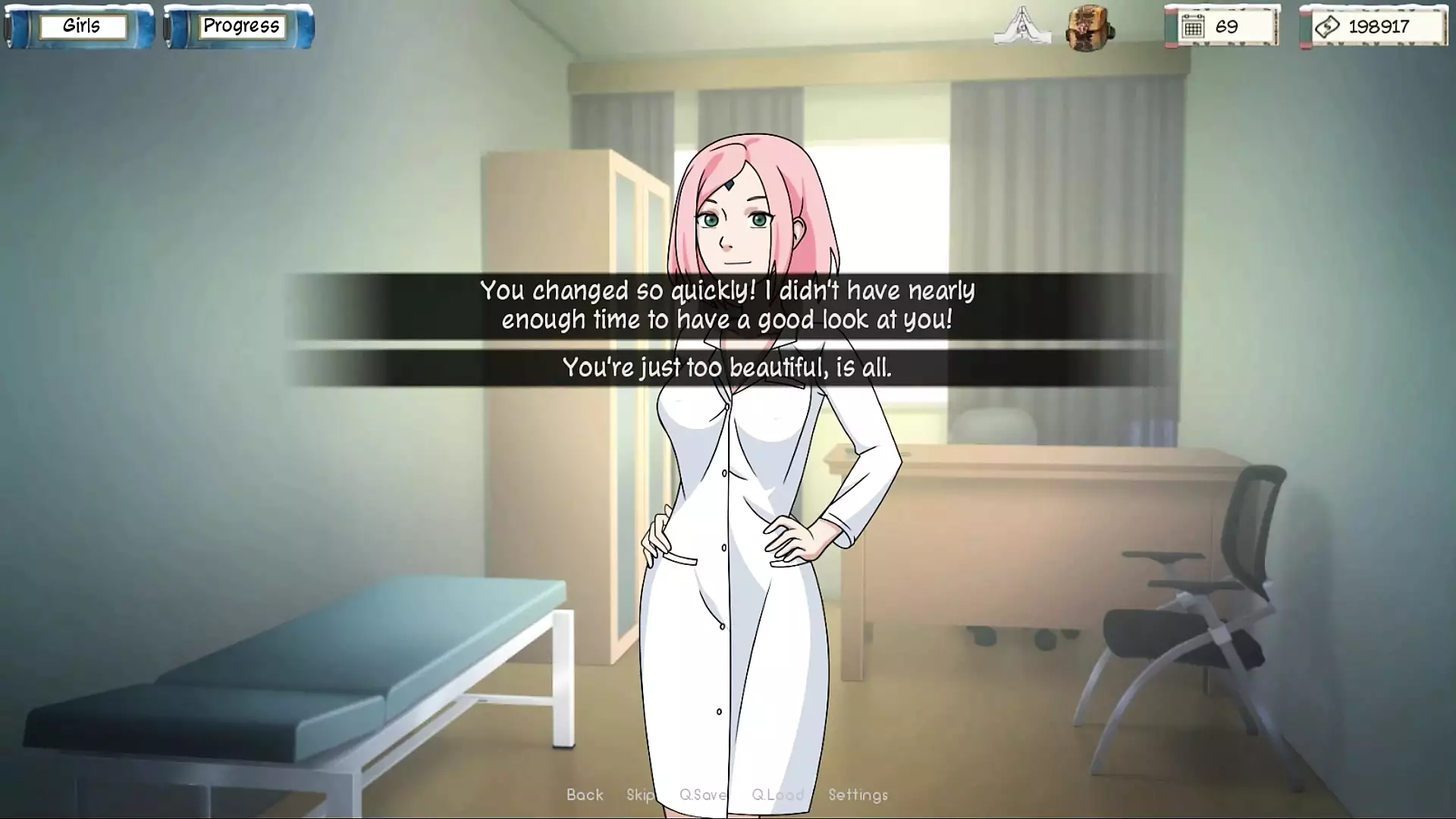Choose the 'You're just too beautiful' reply
1456x819 pixels.
tap(726, 368)
